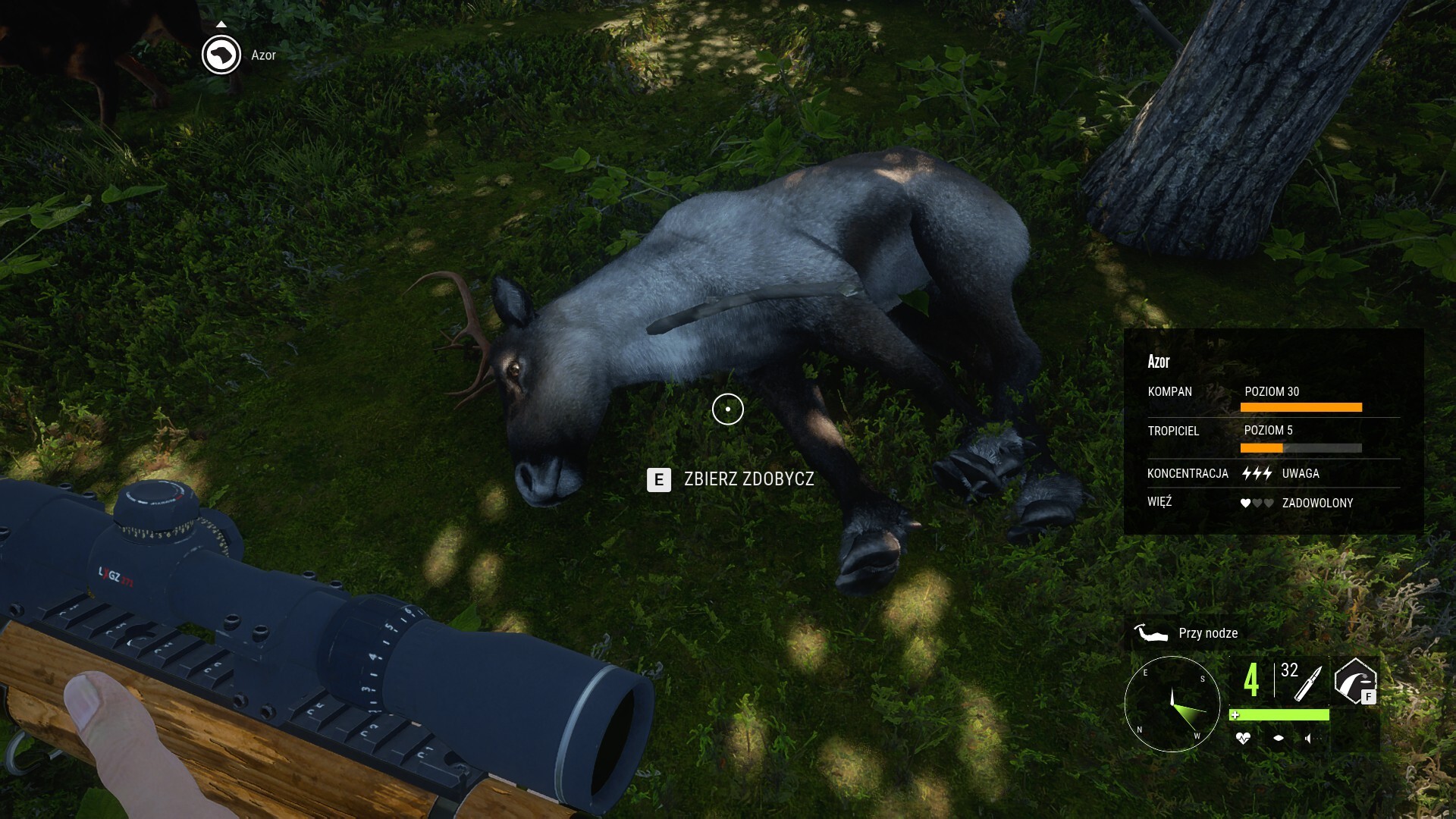Open the compass dial
The width and height of the screenshot is (1456, 819).
[x=1172, y=704]
